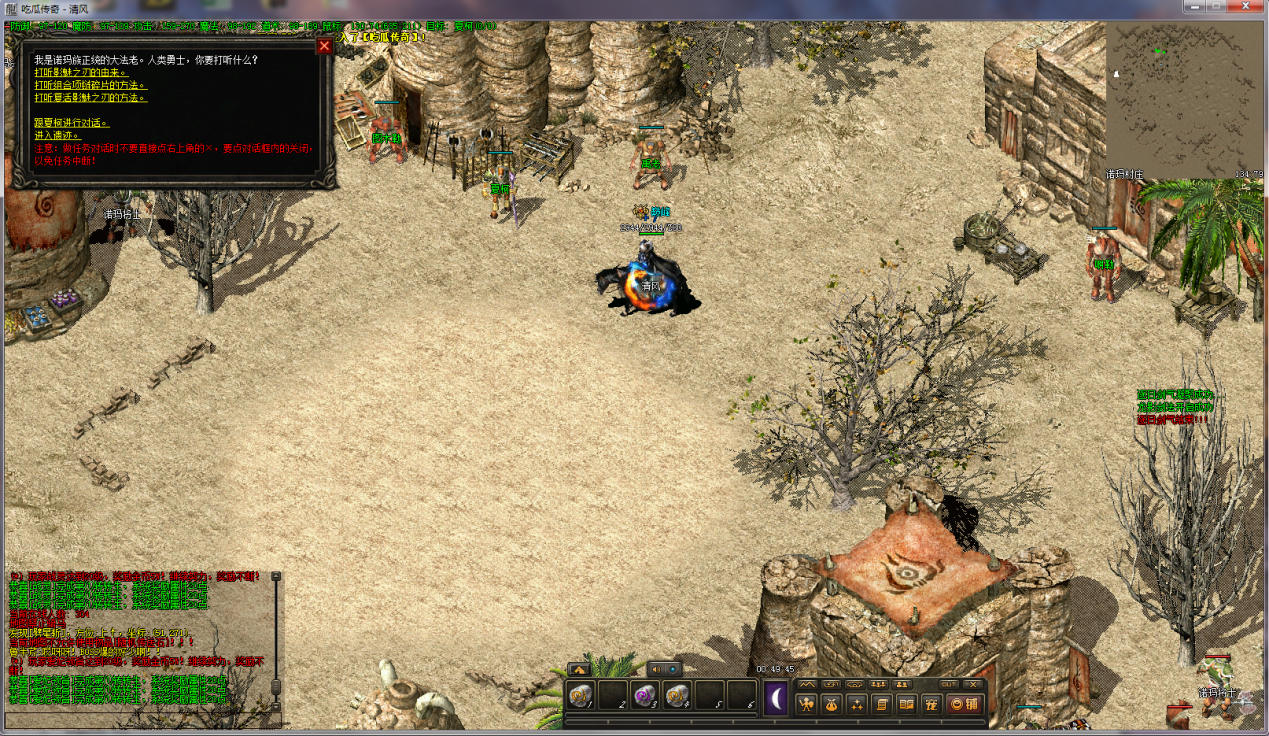Open the open-book icon panel

[907, 704]
